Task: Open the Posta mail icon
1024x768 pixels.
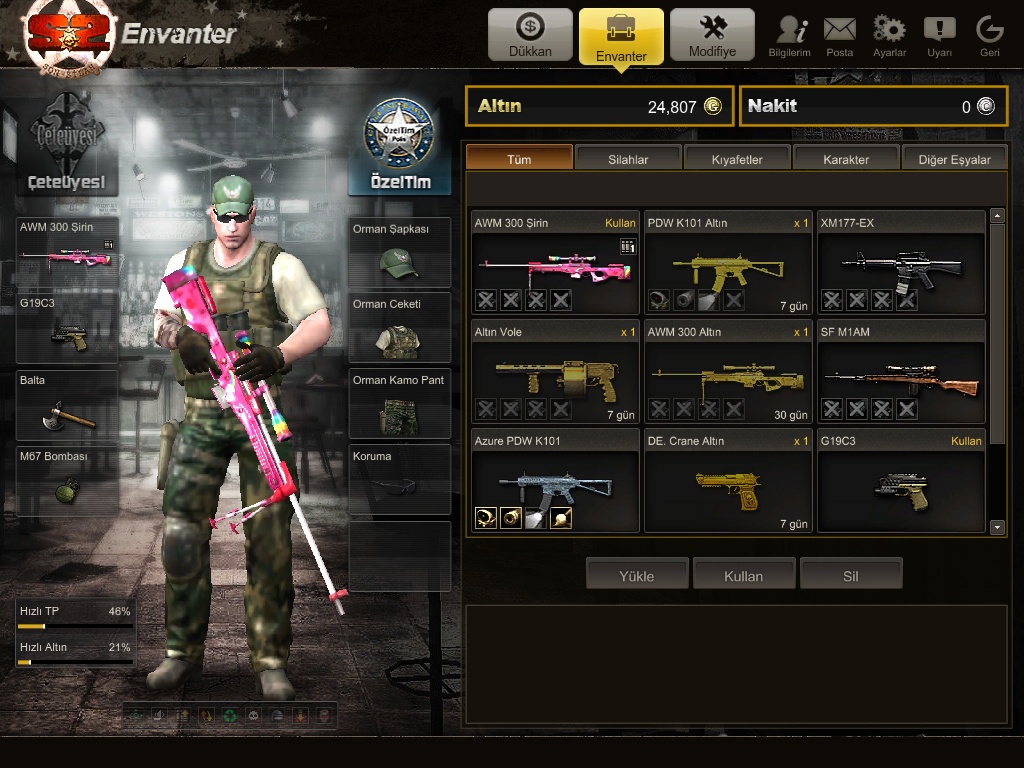Action: click(x=840, y=35)
